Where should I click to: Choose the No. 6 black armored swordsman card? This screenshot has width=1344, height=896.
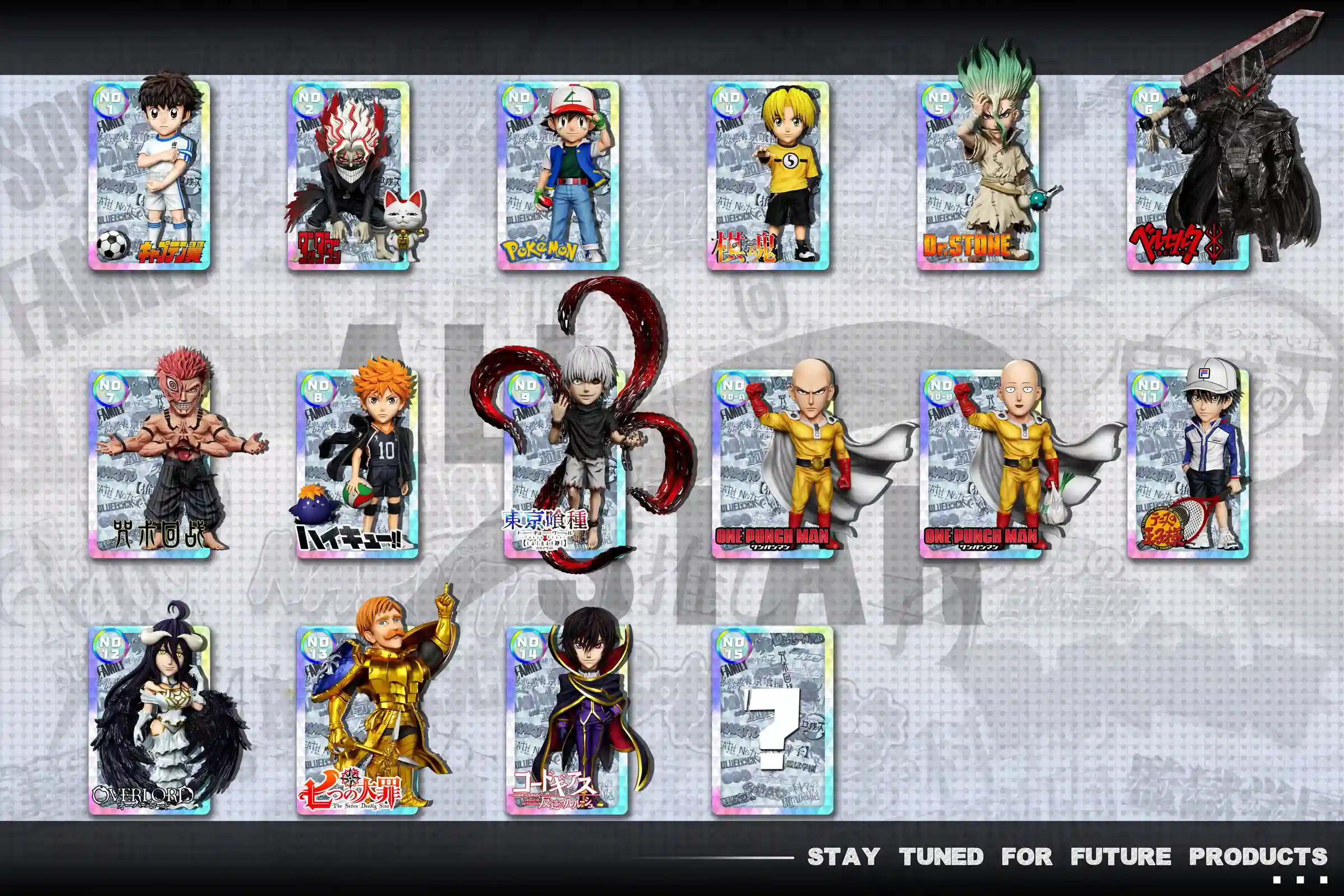coord(1187,175)
